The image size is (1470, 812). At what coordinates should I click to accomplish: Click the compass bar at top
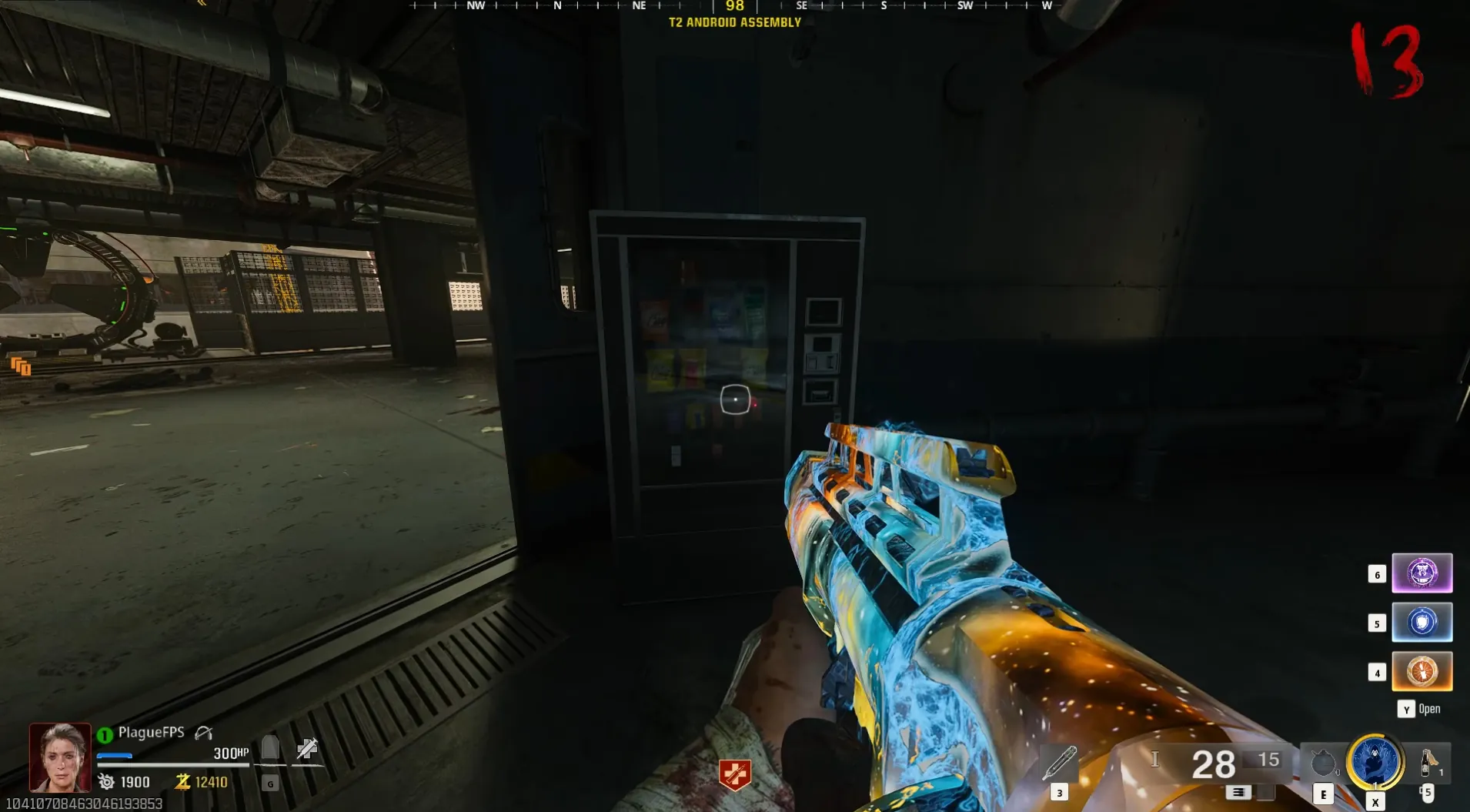(734, 6)
